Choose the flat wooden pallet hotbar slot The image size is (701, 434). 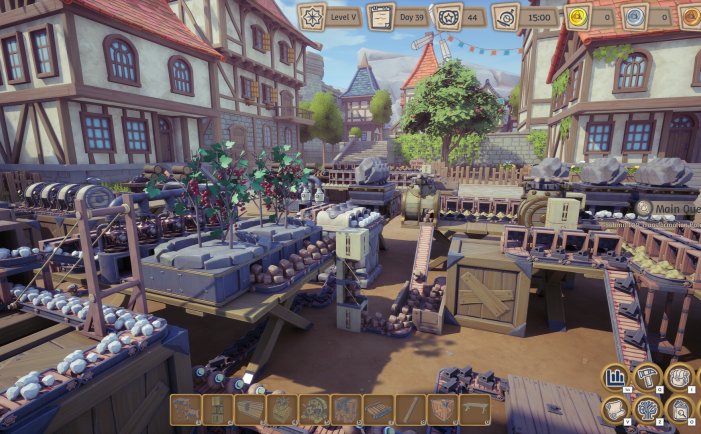tap(378, 409)
